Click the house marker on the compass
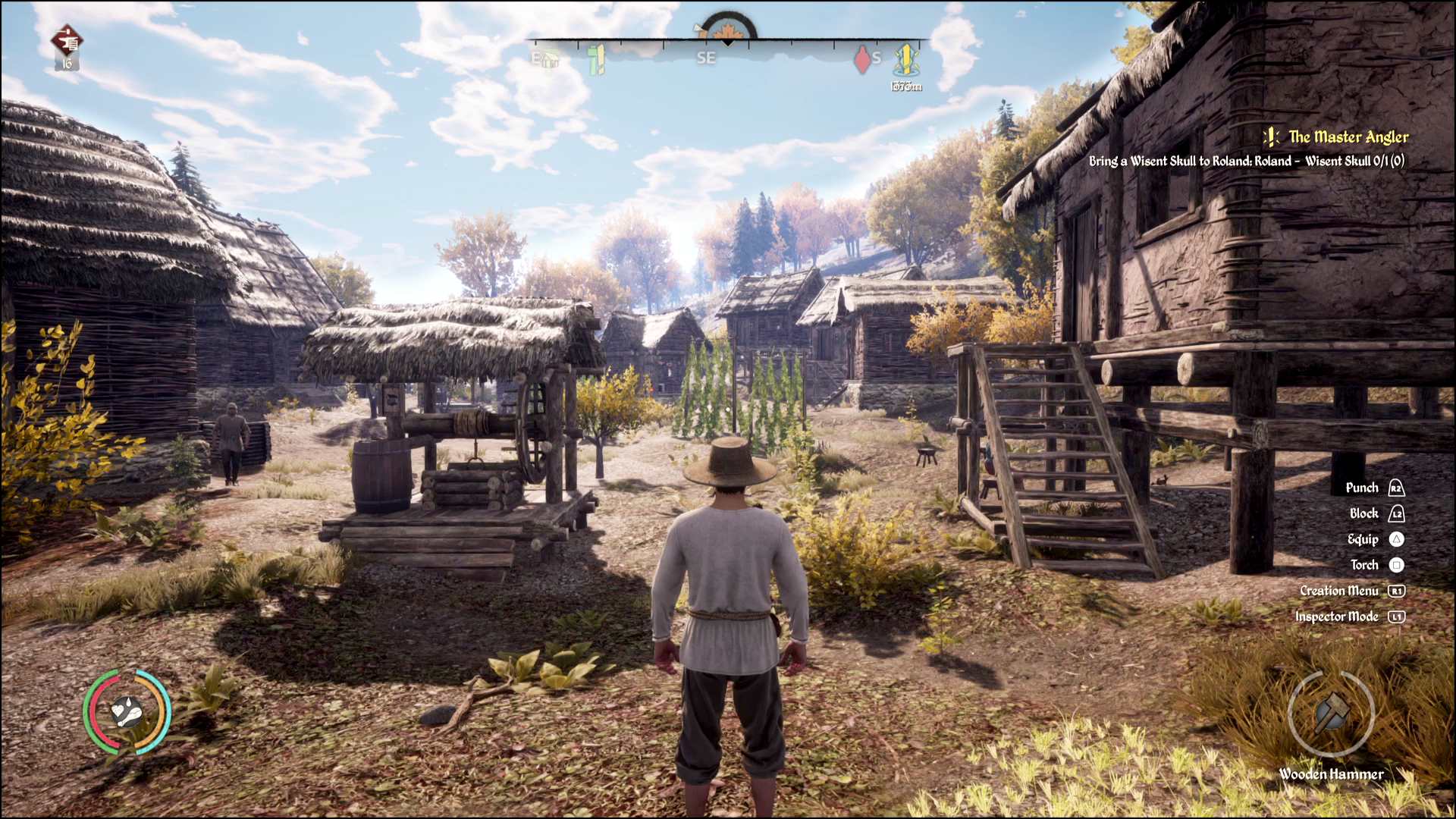The height and width of the screenshot is (819, 1456). point(549,58)
